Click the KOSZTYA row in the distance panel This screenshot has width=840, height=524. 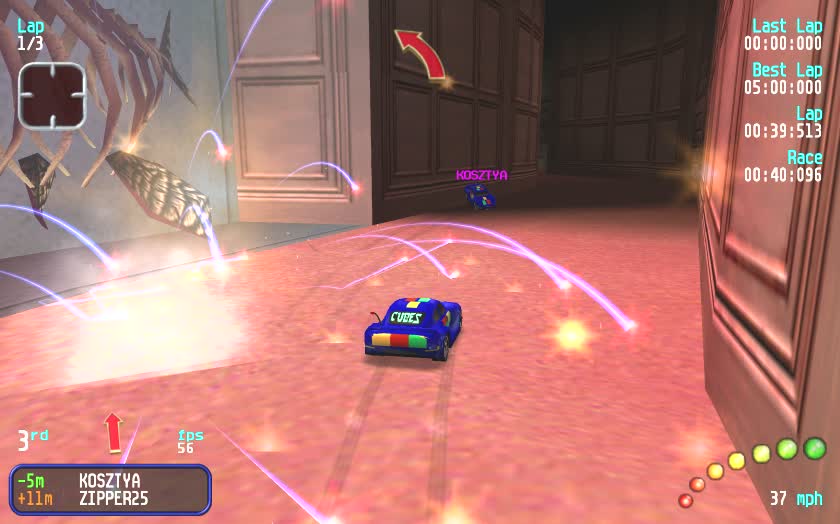point(110,481)
